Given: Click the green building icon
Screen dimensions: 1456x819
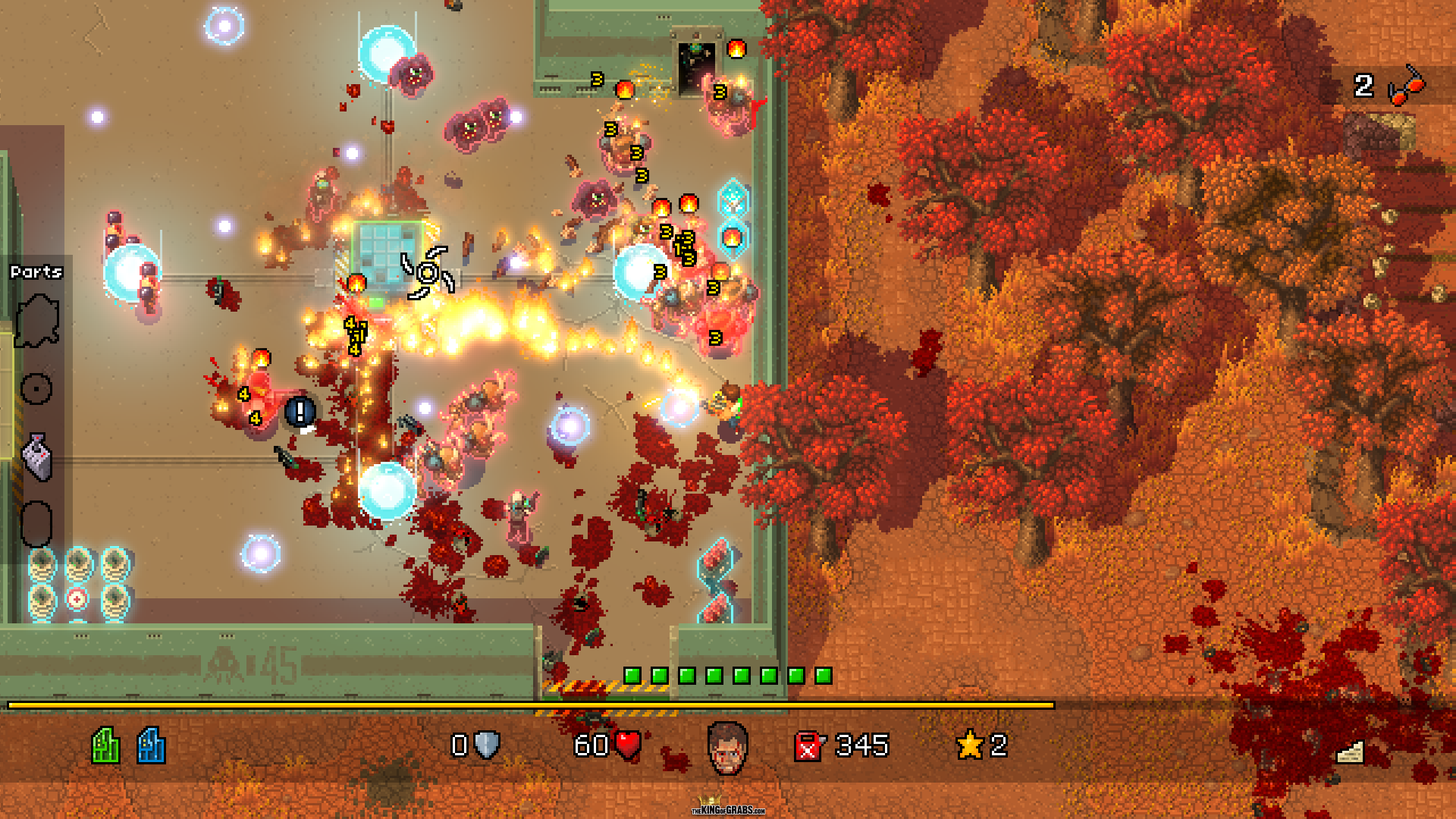Looking at the screenshot, I should [105, 745].
